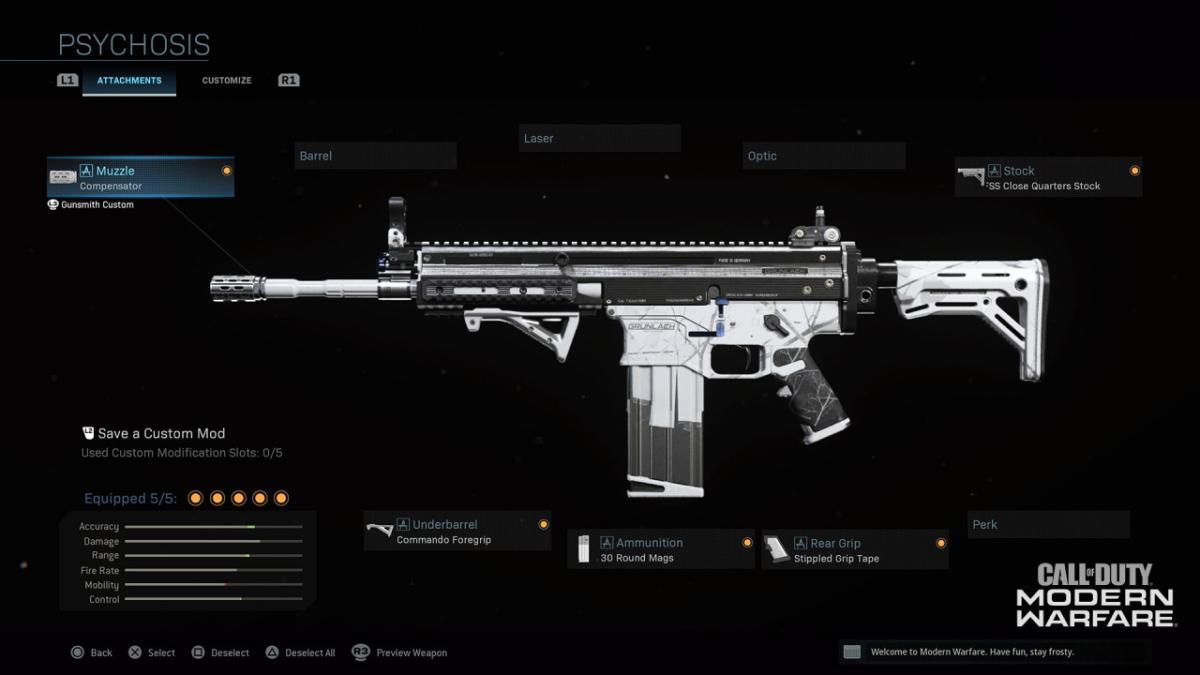Click the Deselect All option

click(301, 653)
